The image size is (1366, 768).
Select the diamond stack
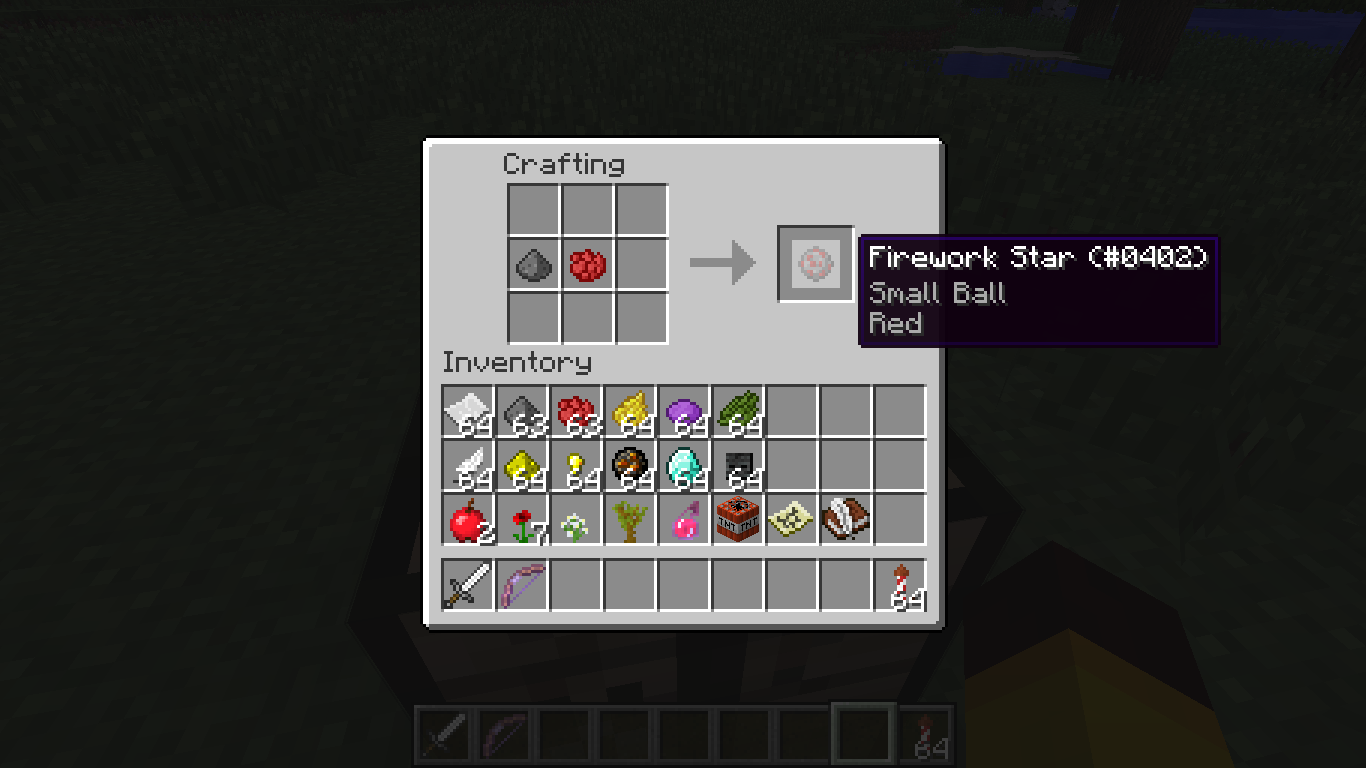click(x=683, y=464)
